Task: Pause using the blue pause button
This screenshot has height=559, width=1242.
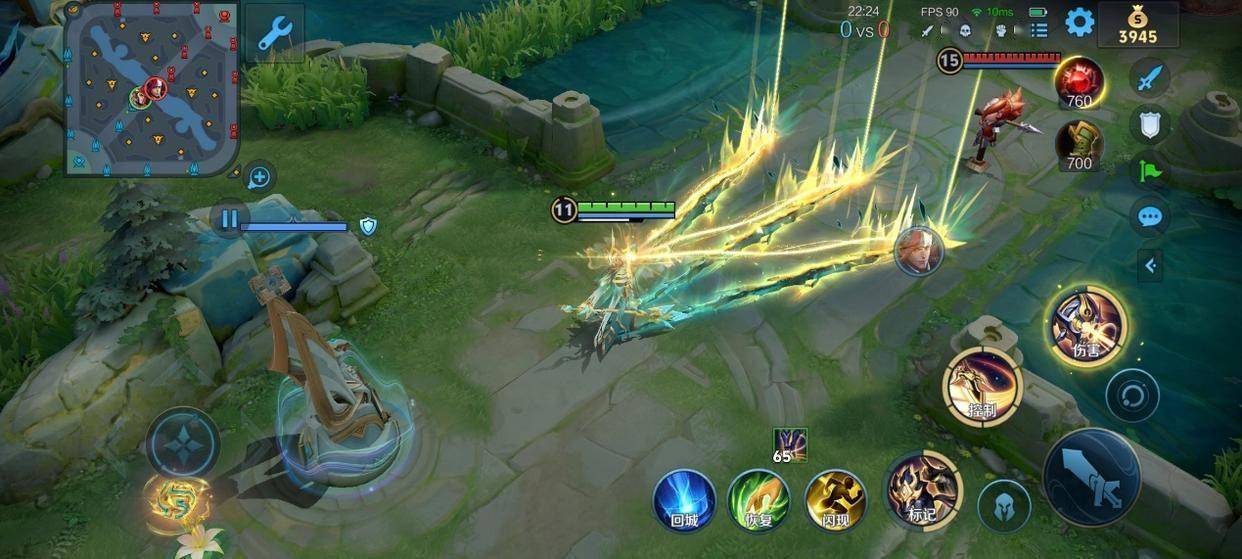Action: 230,218
